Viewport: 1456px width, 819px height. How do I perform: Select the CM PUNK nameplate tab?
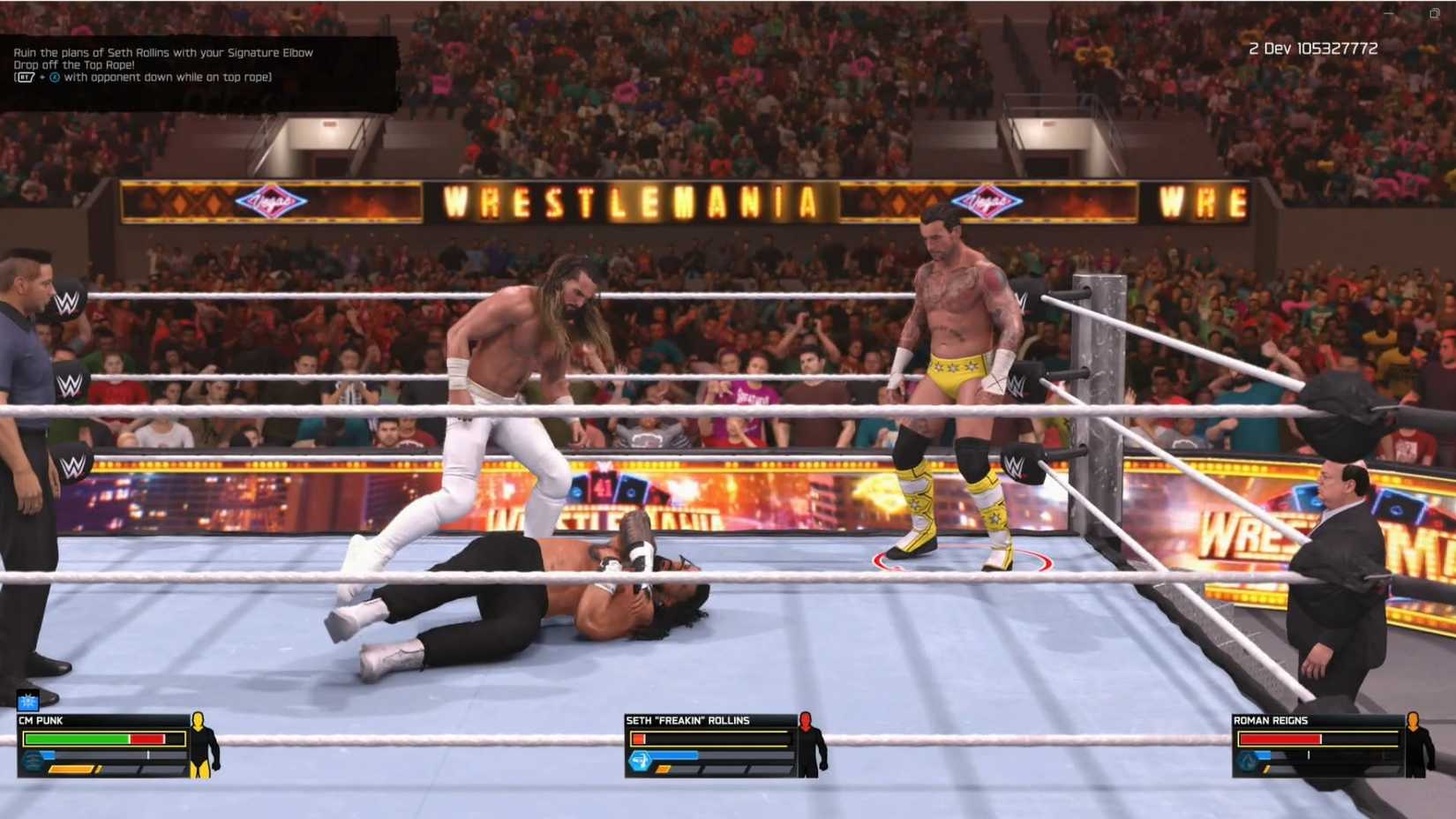(x=41, y=721)
